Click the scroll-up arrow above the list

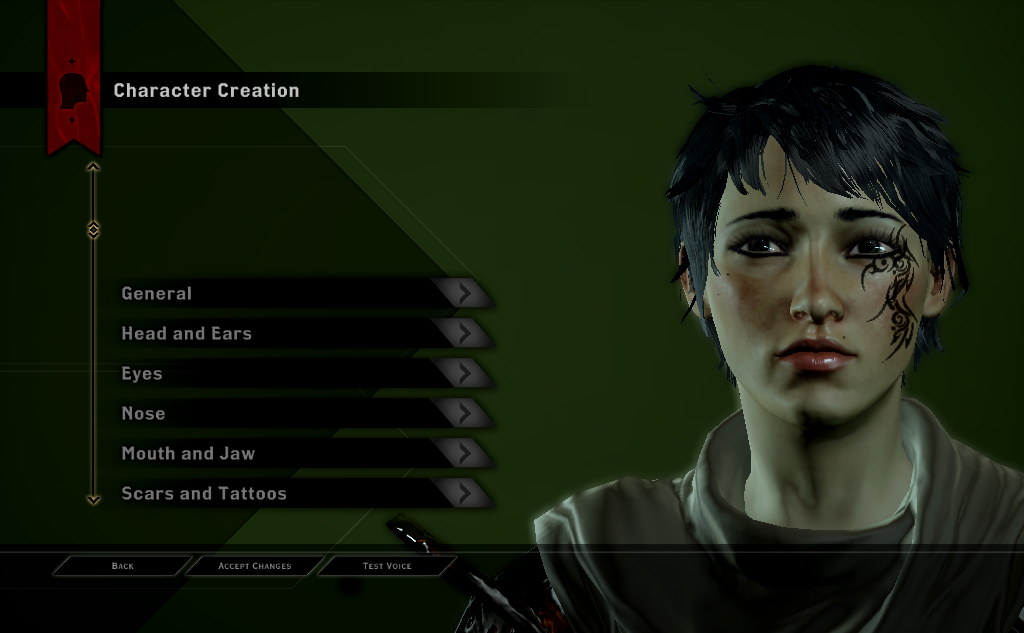pos(93,167)
